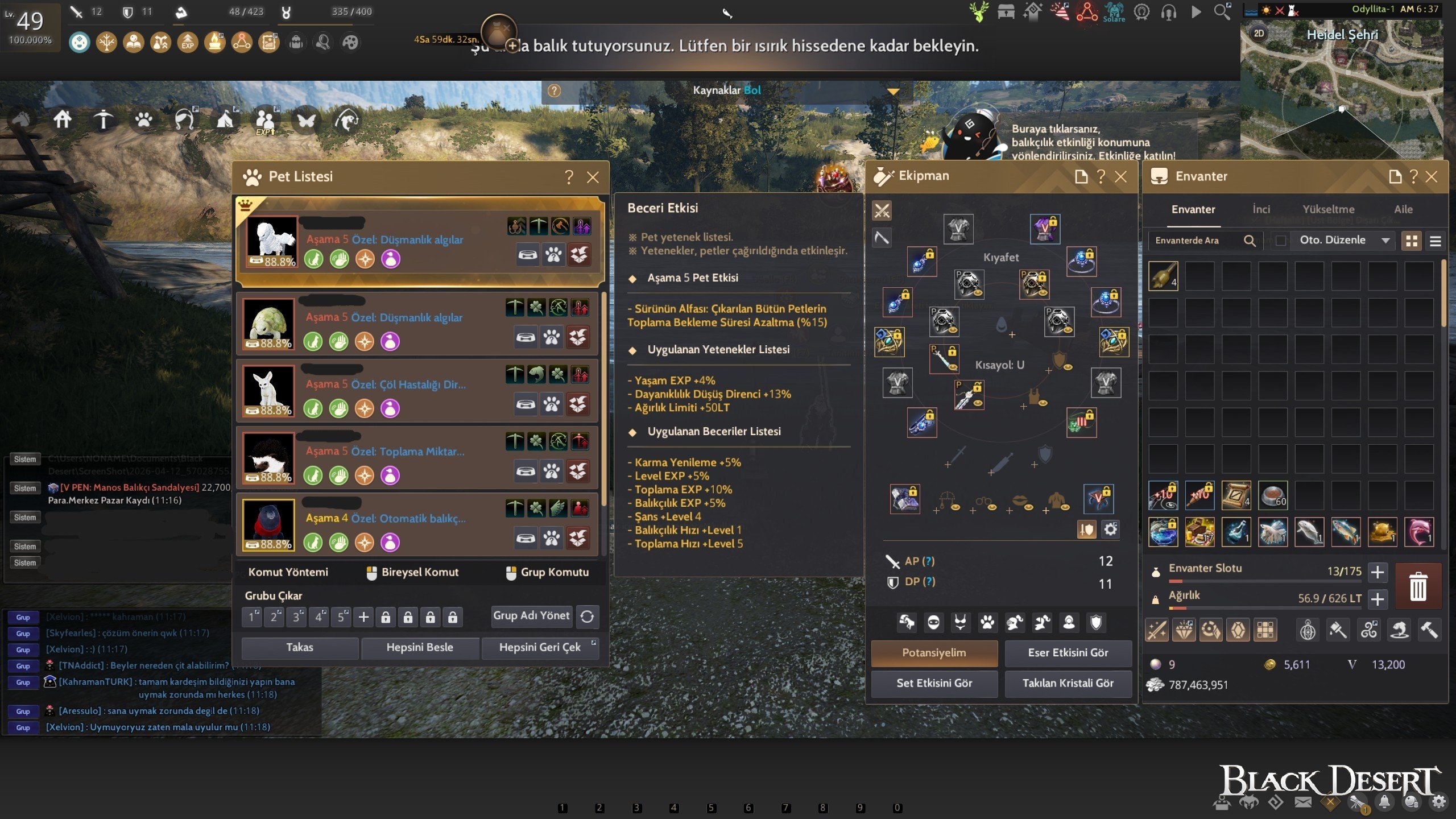Click the Hepsini Geri Çek button
The height and width of the screenshot is (819, 1456).
pyautogui.click(x=539, y=647)
